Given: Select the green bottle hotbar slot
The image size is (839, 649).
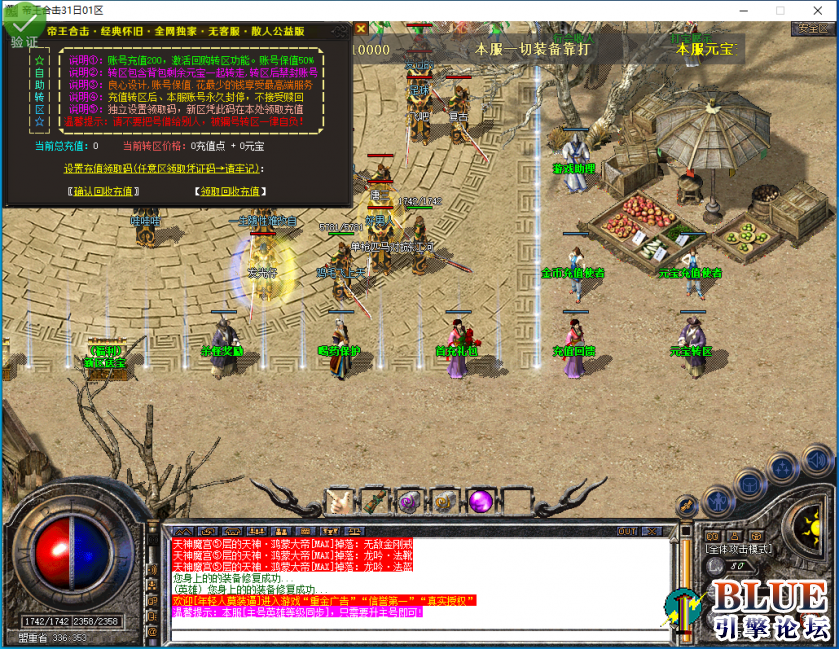Looking at the screenshot, I should [373, 499].
